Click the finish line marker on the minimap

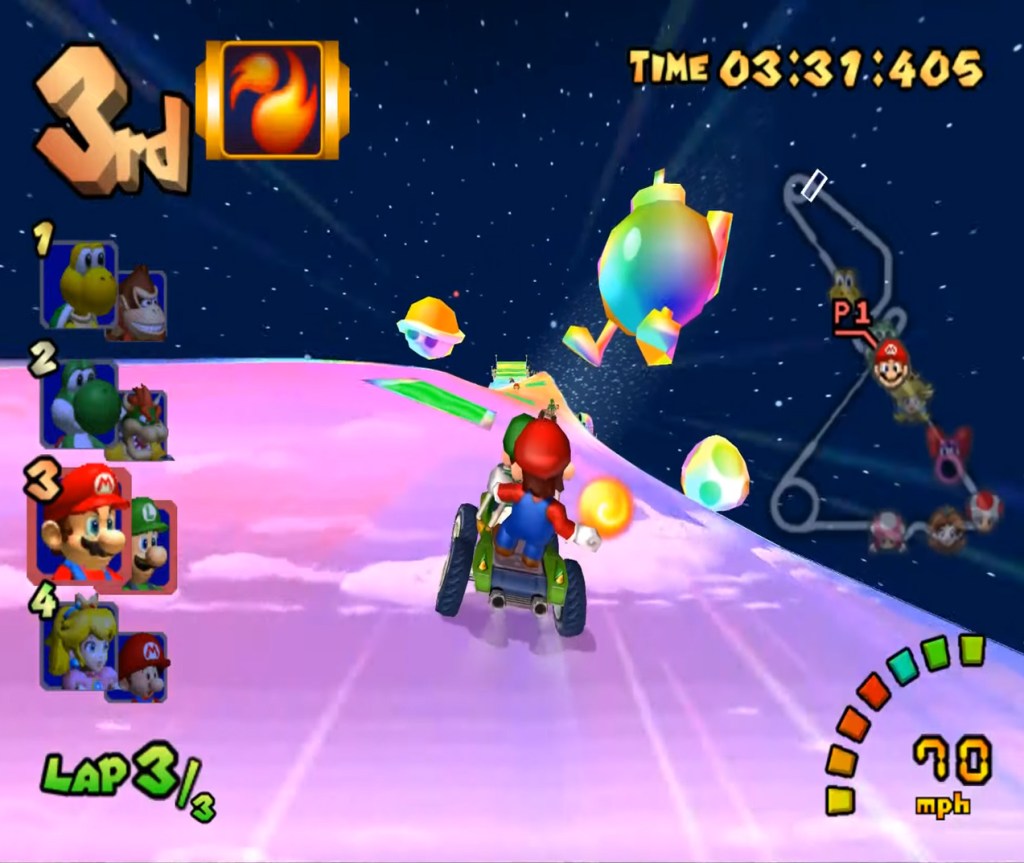click(815, 185)
